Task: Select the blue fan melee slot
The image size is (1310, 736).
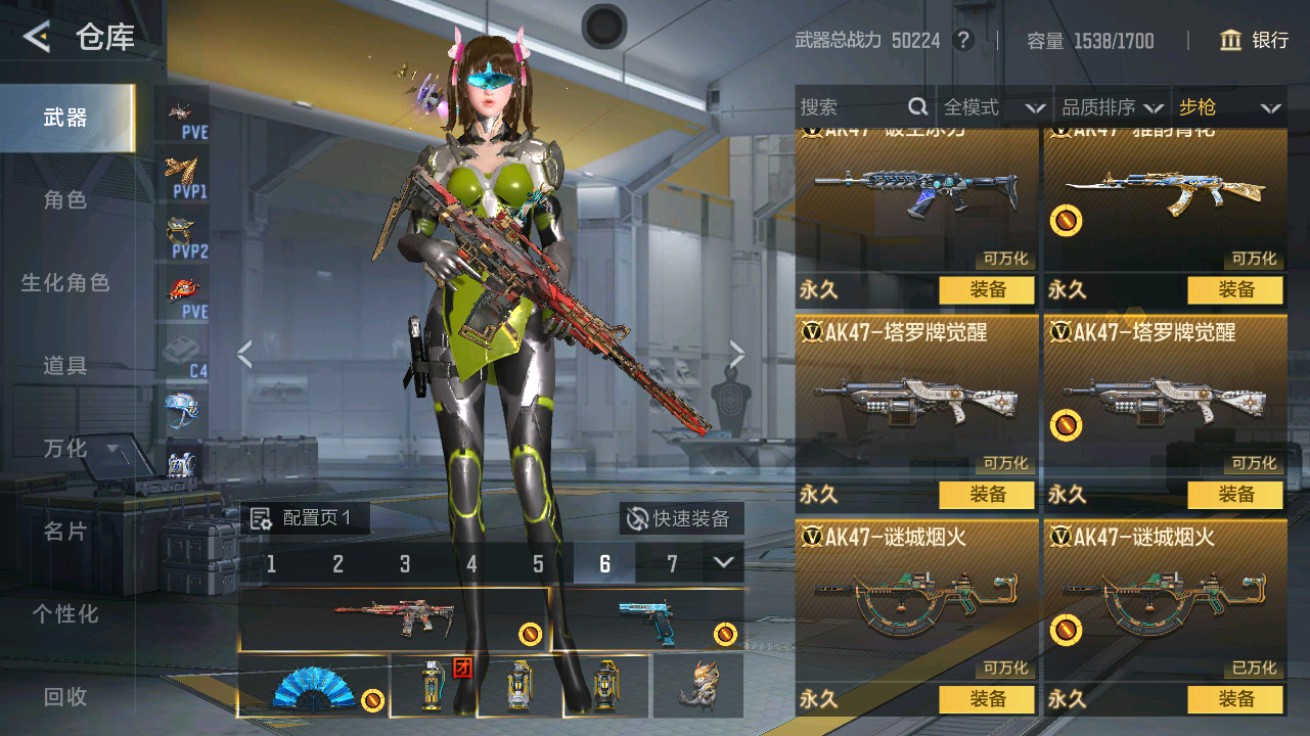Action: (312, 687)
